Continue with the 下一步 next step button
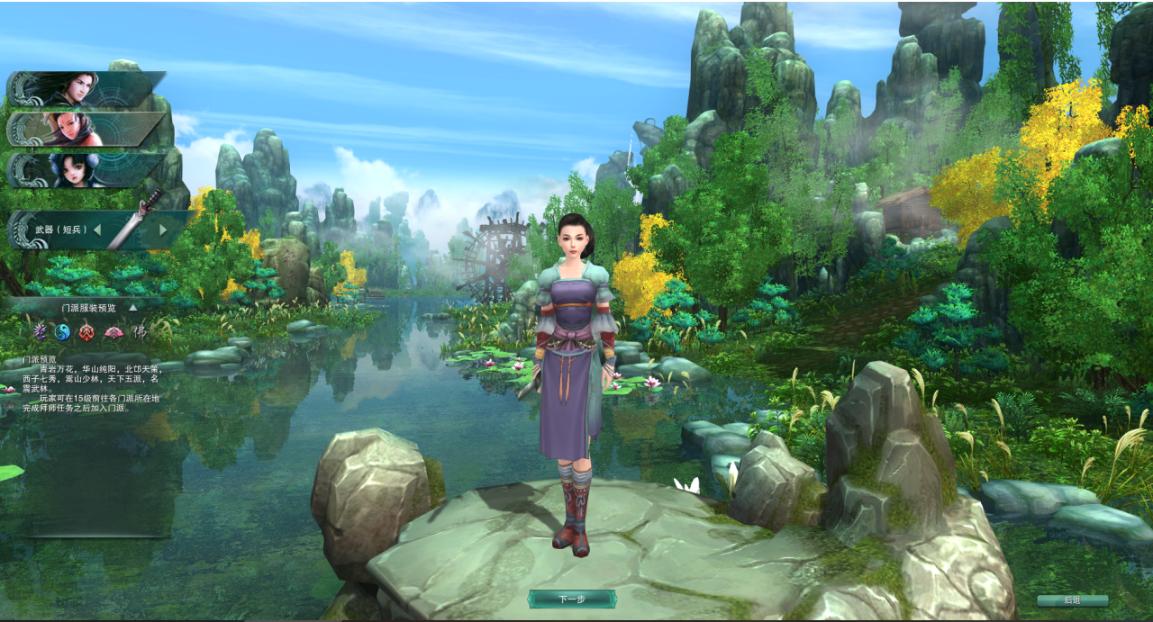The height and width of the screenshot is (622, 1153). tap(571, 599)
